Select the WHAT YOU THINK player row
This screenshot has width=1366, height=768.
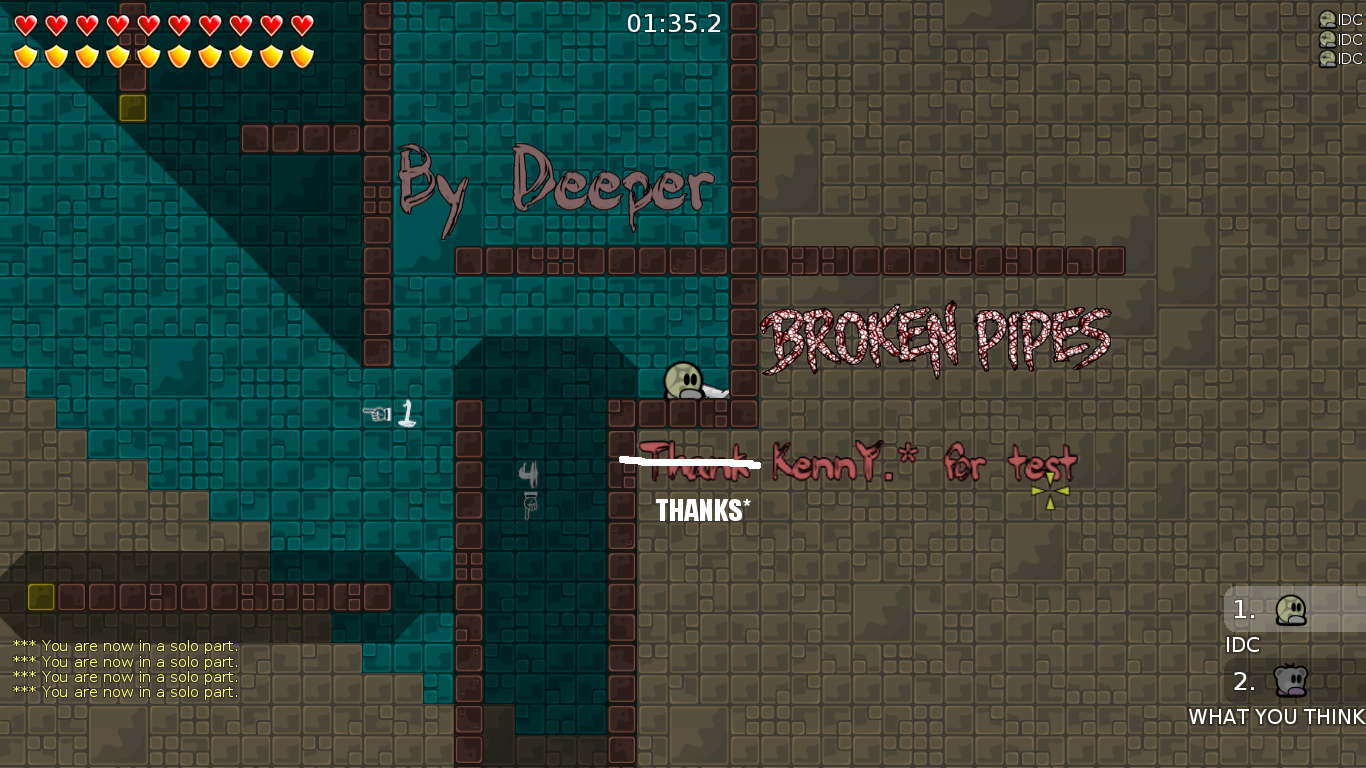click(1292, 683)
